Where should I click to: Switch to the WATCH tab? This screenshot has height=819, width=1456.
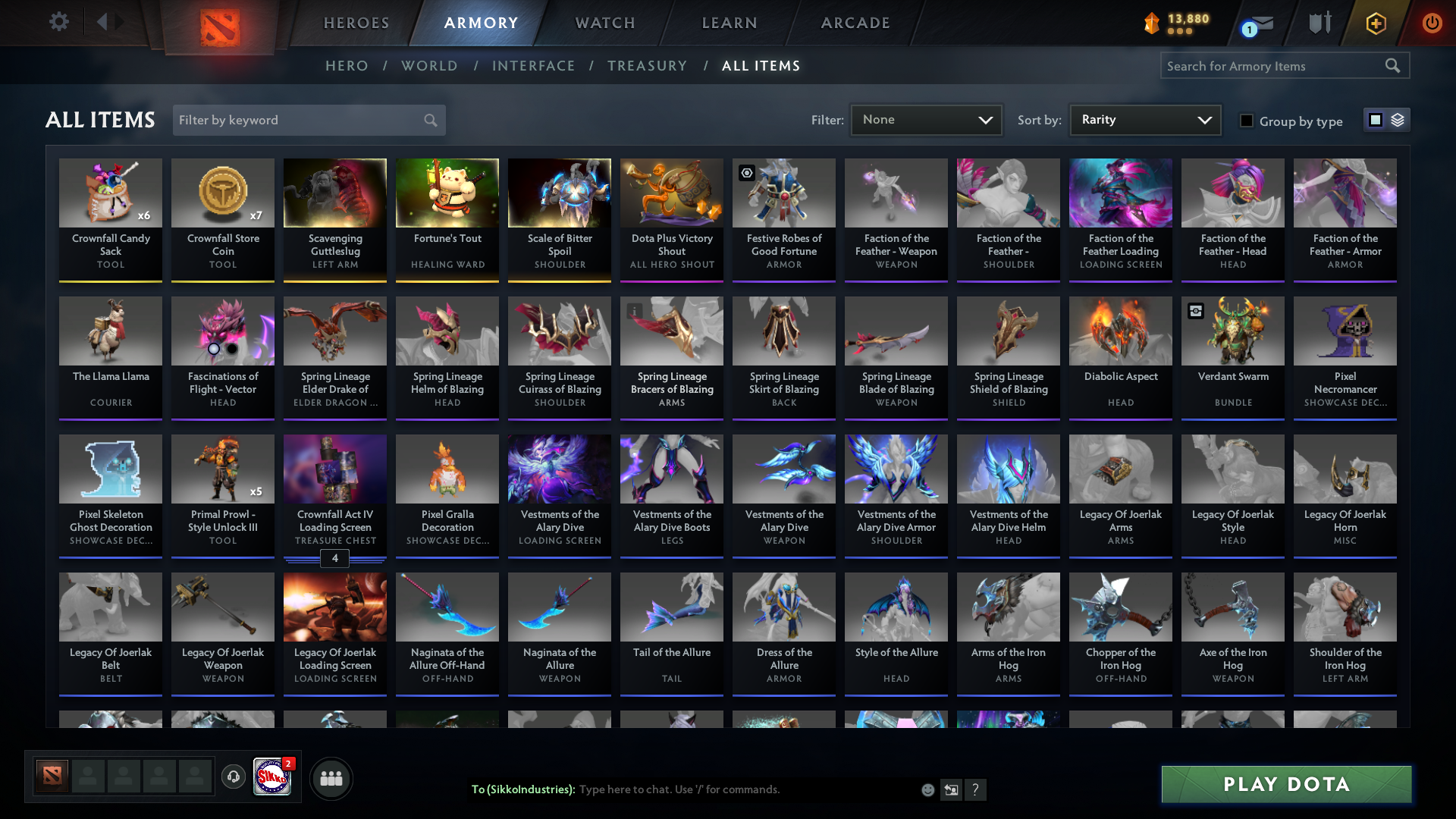[604, 23]
